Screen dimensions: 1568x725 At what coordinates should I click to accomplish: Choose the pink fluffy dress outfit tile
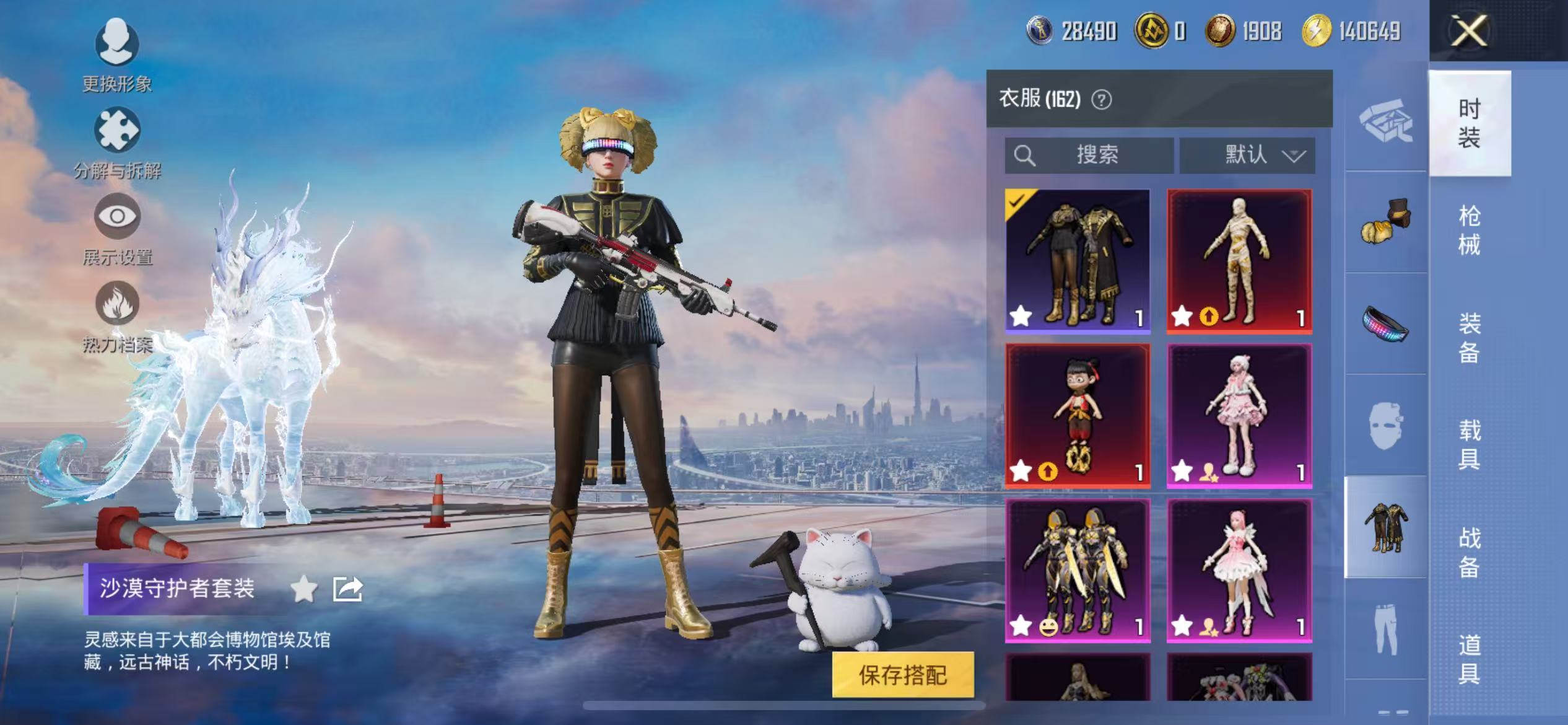point(1239,415)
